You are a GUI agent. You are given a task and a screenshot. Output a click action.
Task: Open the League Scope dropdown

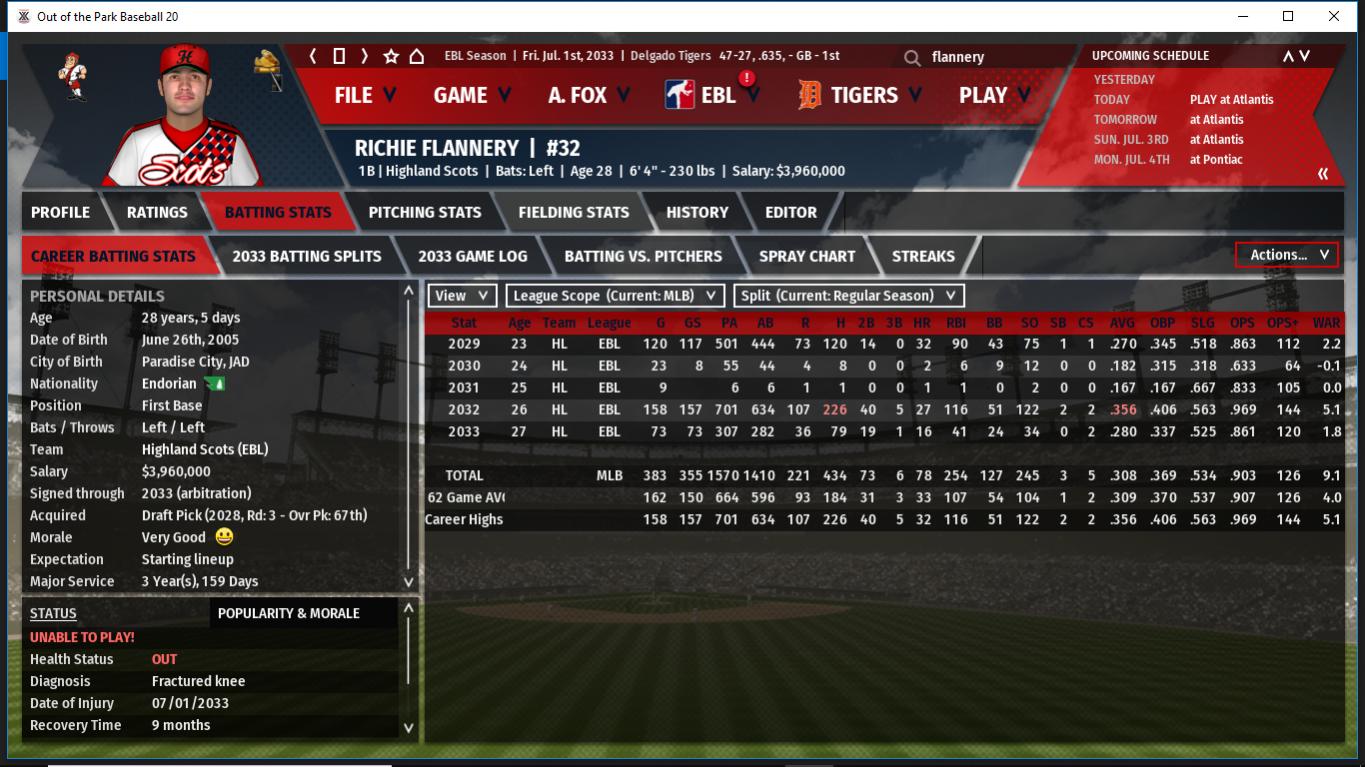click(x=615, y=296)
